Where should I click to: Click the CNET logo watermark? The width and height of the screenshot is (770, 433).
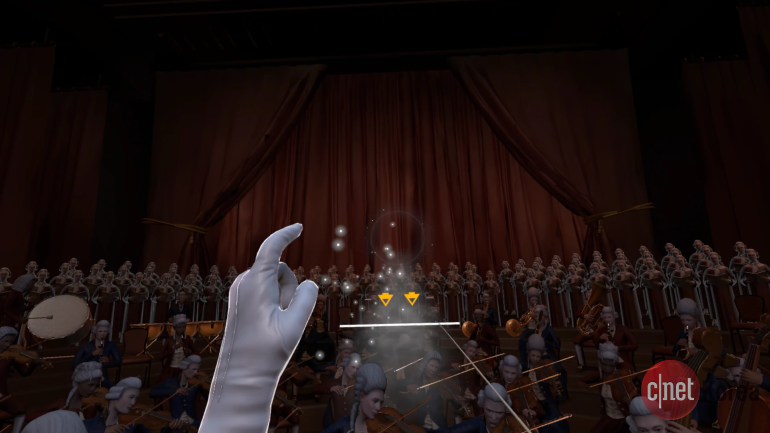pyautogui.click(x=669, y=389)
